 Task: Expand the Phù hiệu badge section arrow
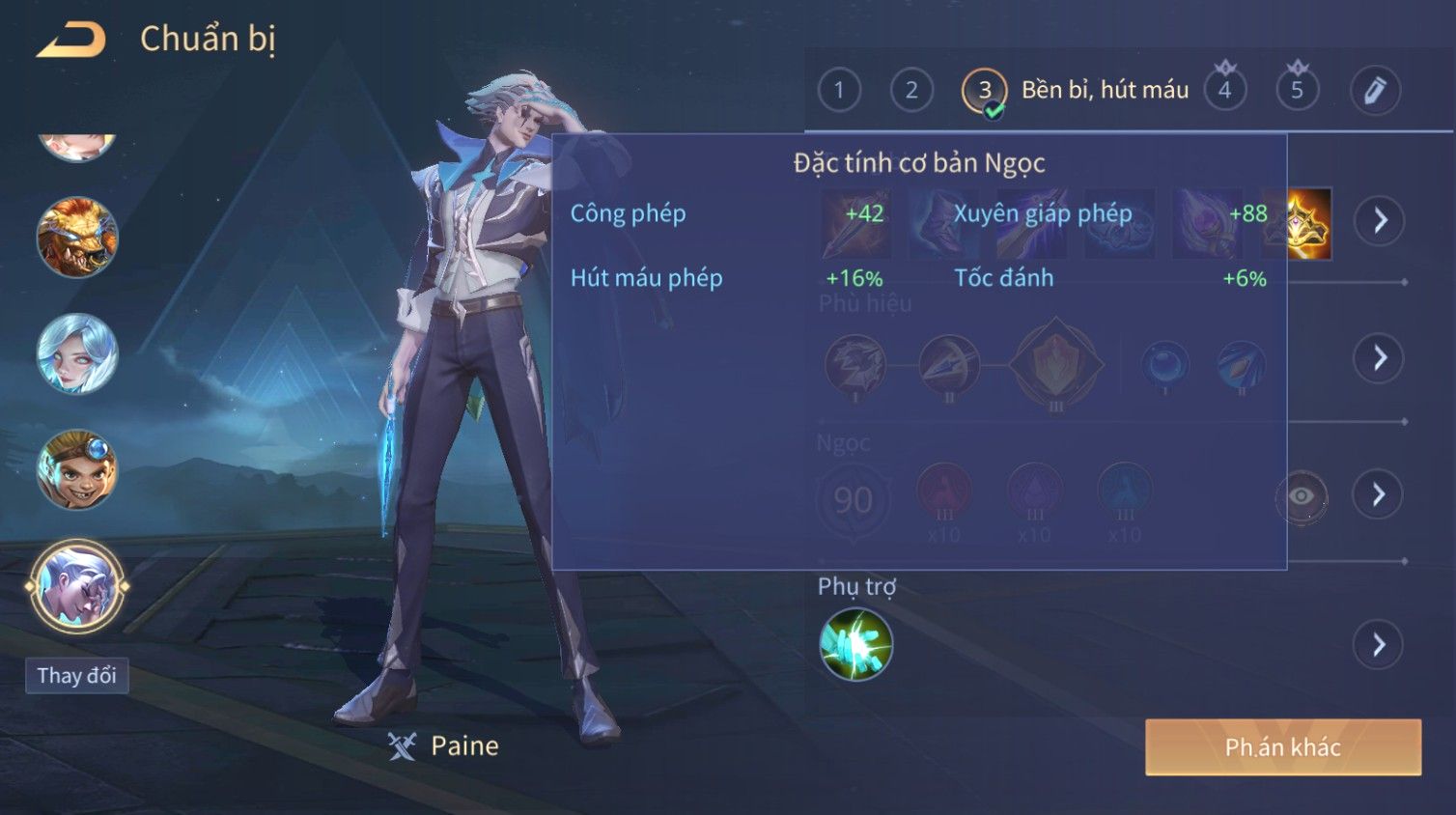pos(1379,358)
